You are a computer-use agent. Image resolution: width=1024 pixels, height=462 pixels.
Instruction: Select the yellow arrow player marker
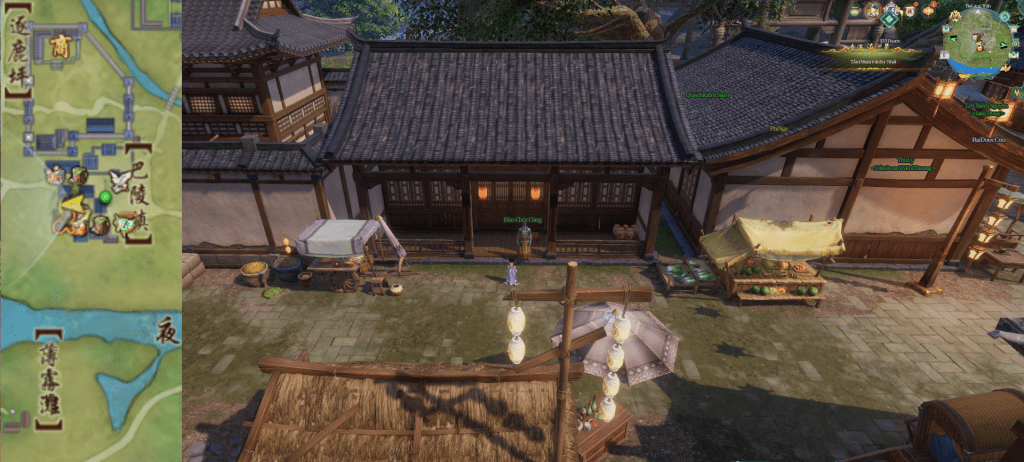(71, 208)
